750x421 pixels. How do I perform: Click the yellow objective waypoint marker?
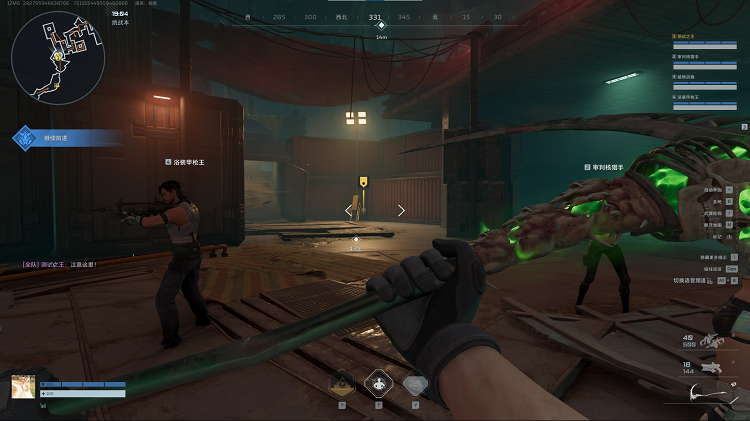point(364,182)
